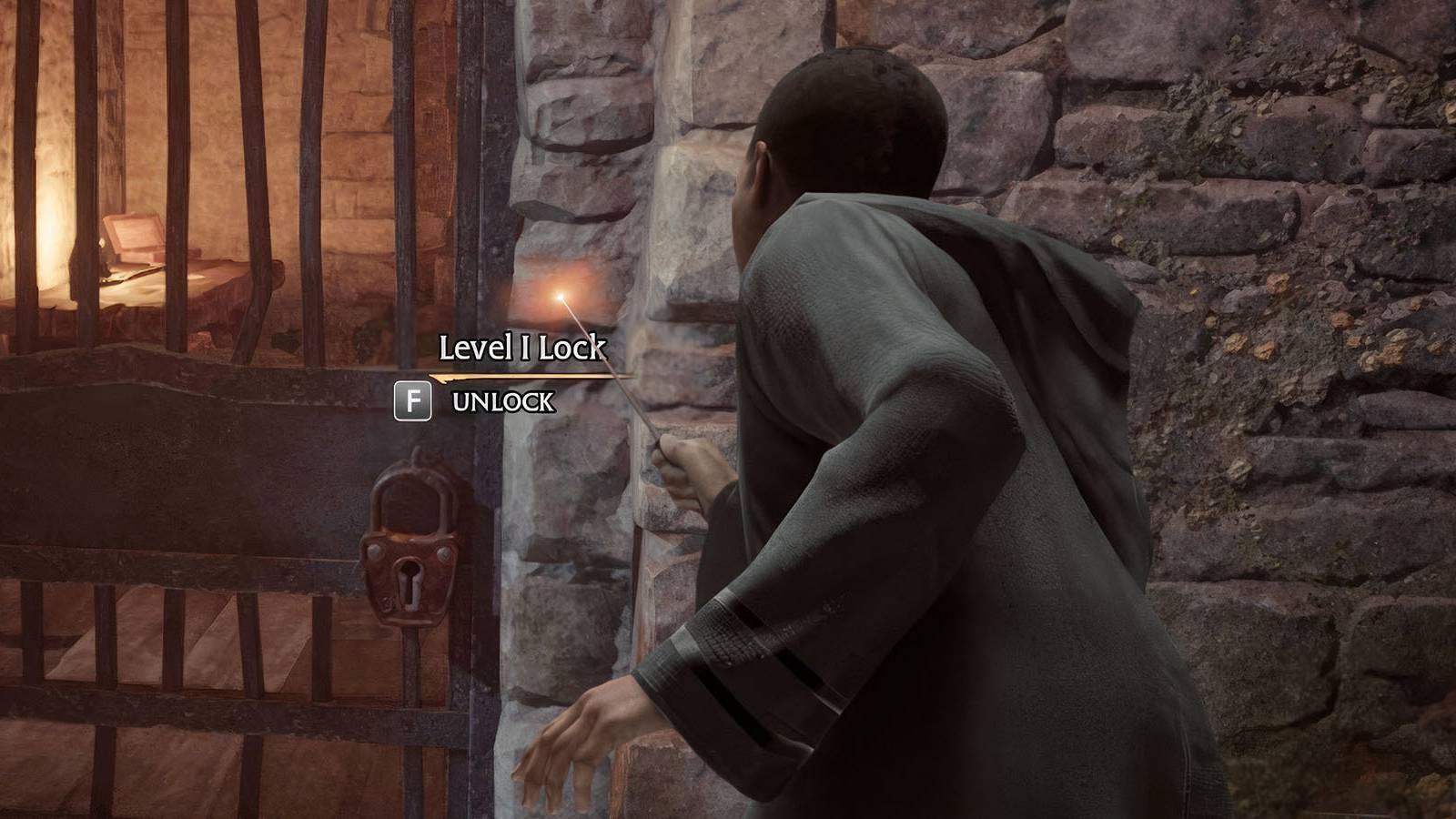This screenshot has width=1456, height=819.
Task: Click the keyhole on the padlock
Action: (x=409, y=581)
